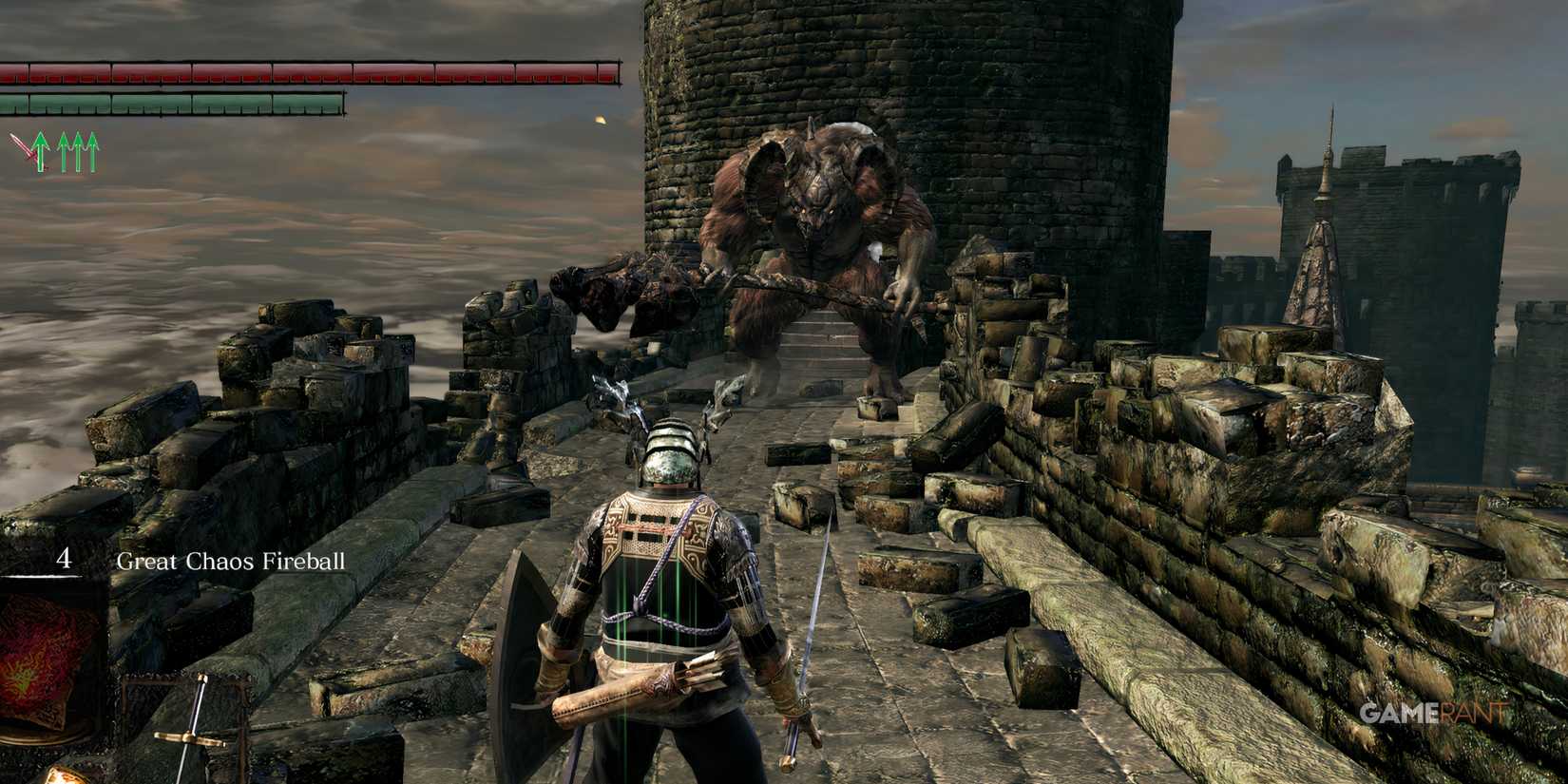
Task: Select the fireball projectile in the sky
Action: pos(599,122)
